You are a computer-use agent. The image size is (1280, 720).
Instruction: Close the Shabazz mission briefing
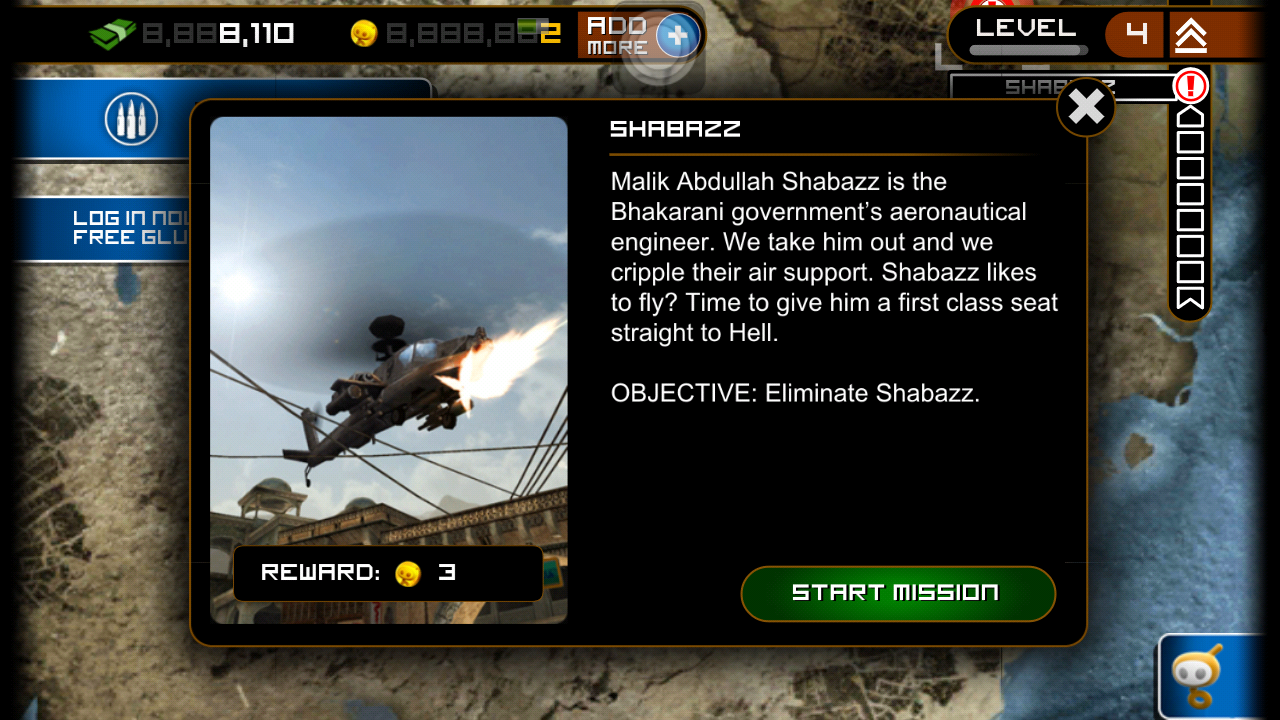pyautogui.click(x=1086, y=107)
